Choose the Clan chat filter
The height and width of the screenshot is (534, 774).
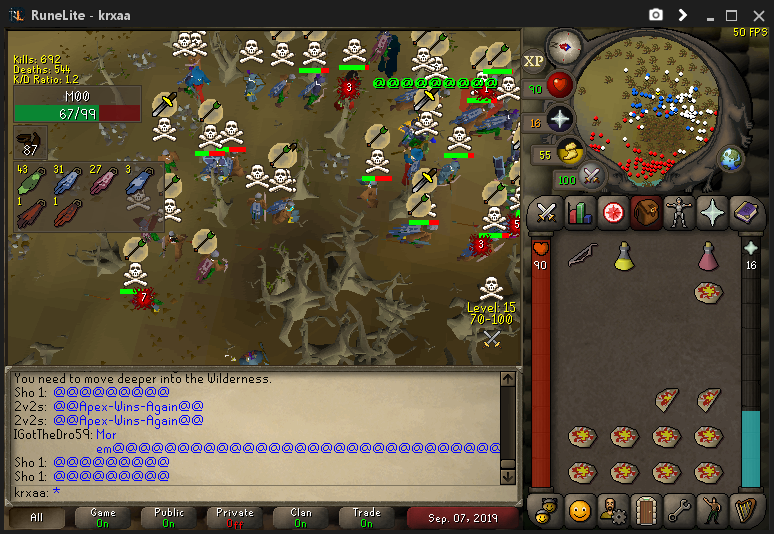pyautogui.click(x=301, y=517)
